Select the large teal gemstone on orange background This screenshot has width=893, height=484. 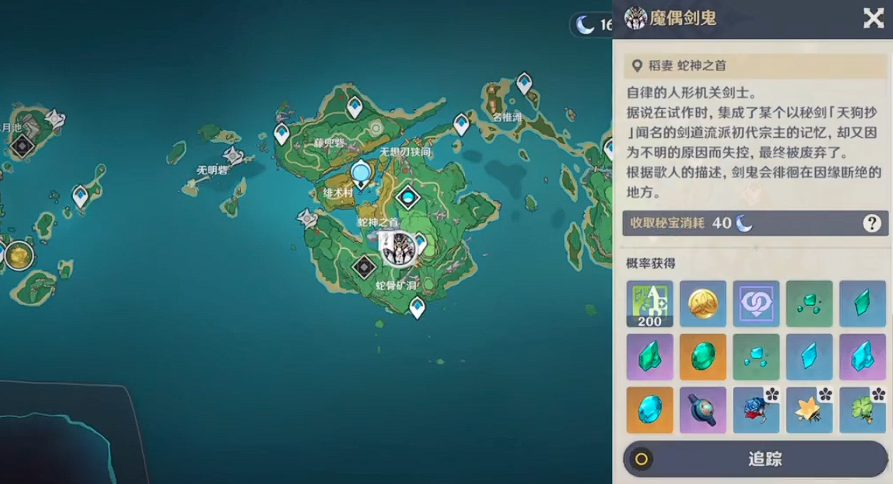[x=703, y=357]
